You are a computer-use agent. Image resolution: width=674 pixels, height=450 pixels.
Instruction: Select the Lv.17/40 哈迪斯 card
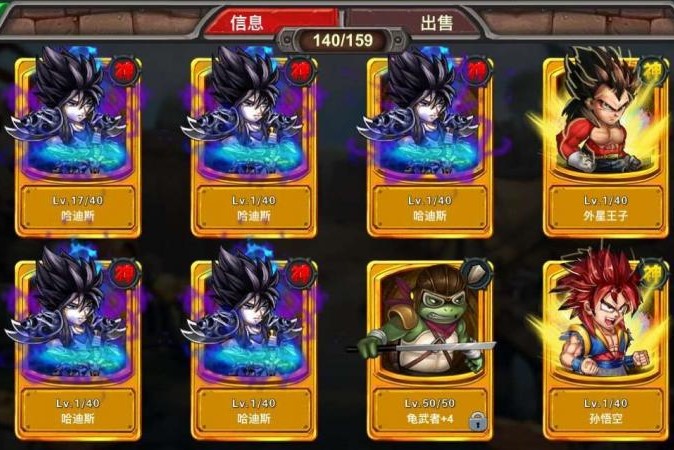(x=76, y=145)
